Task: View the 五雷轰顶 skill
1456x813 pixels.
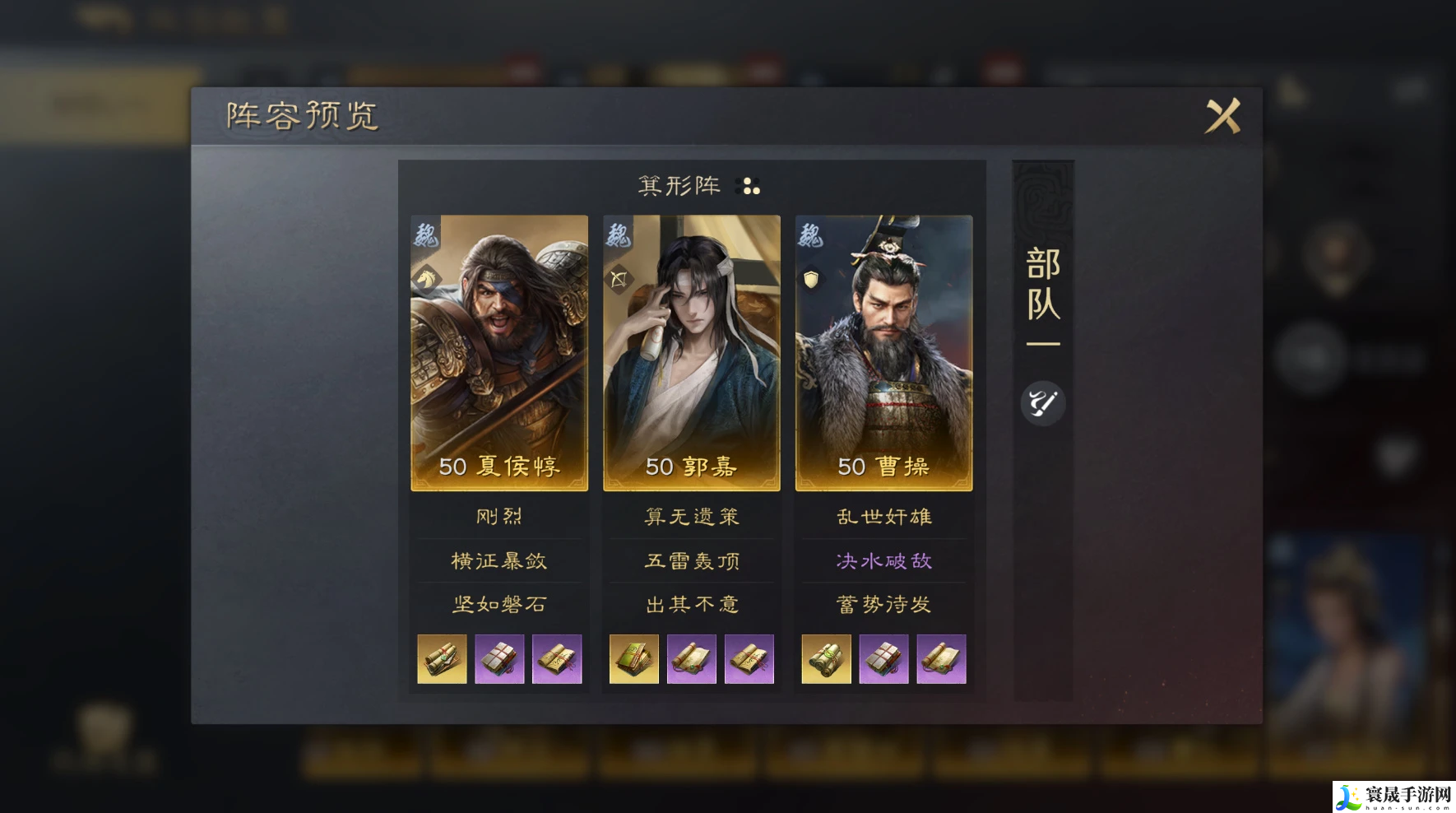Action: pos(692,561)
